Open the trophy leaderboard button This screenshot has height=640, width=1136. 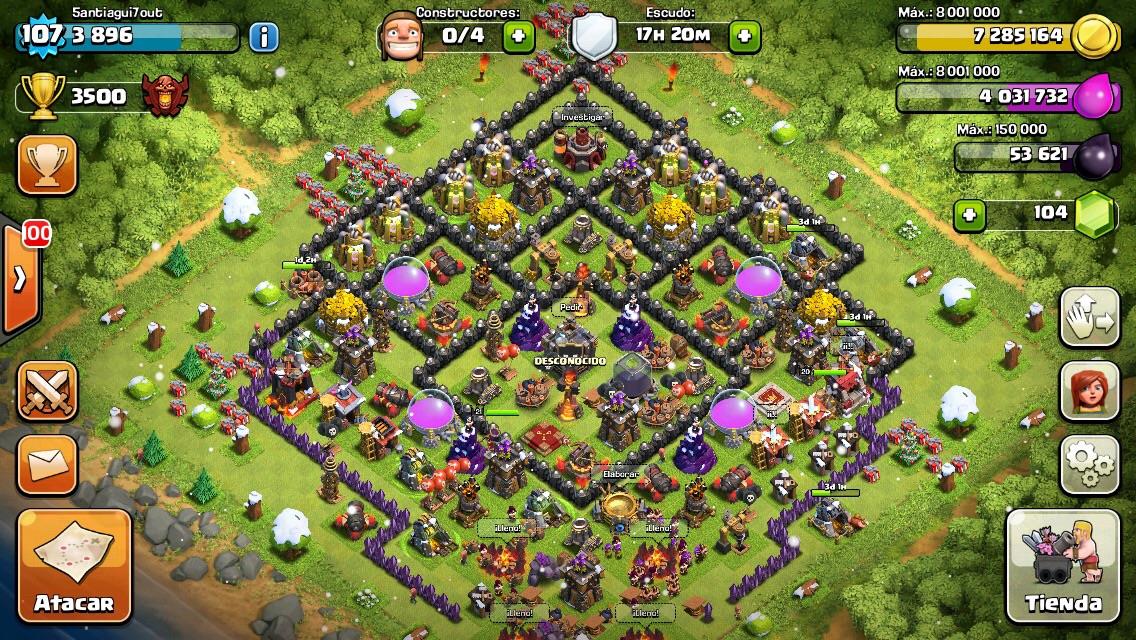pos(47,165)
